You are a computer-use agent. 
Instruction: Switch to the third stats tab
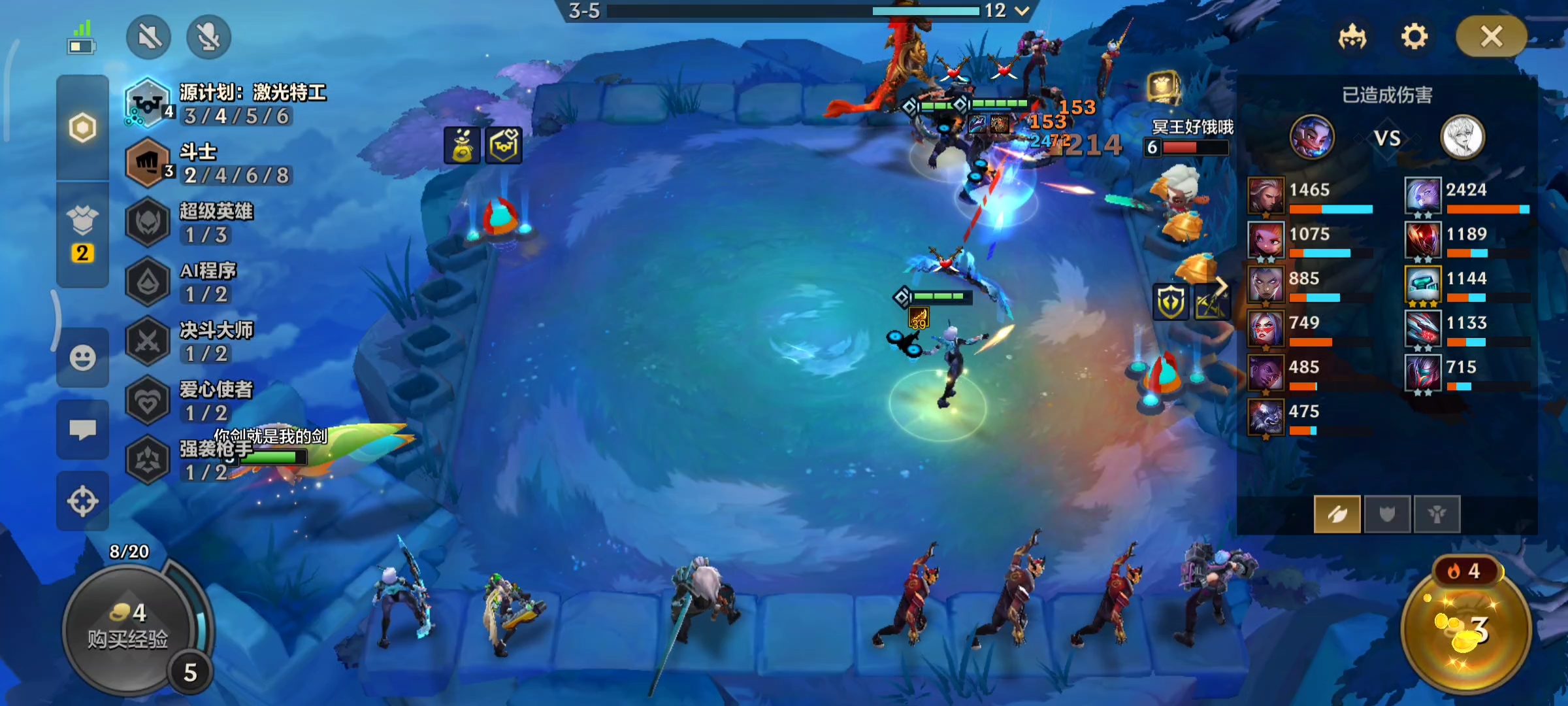pos(1437,514)
